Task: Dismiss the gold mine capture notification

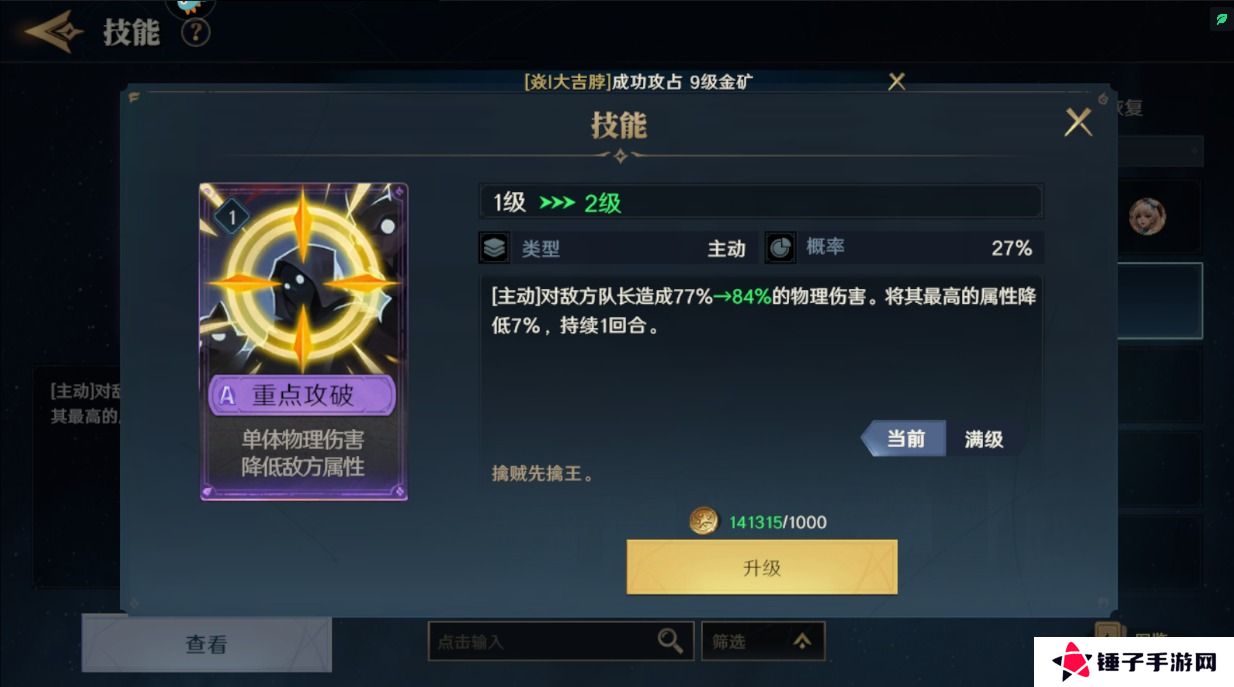Action: click(x=897, y=82)
